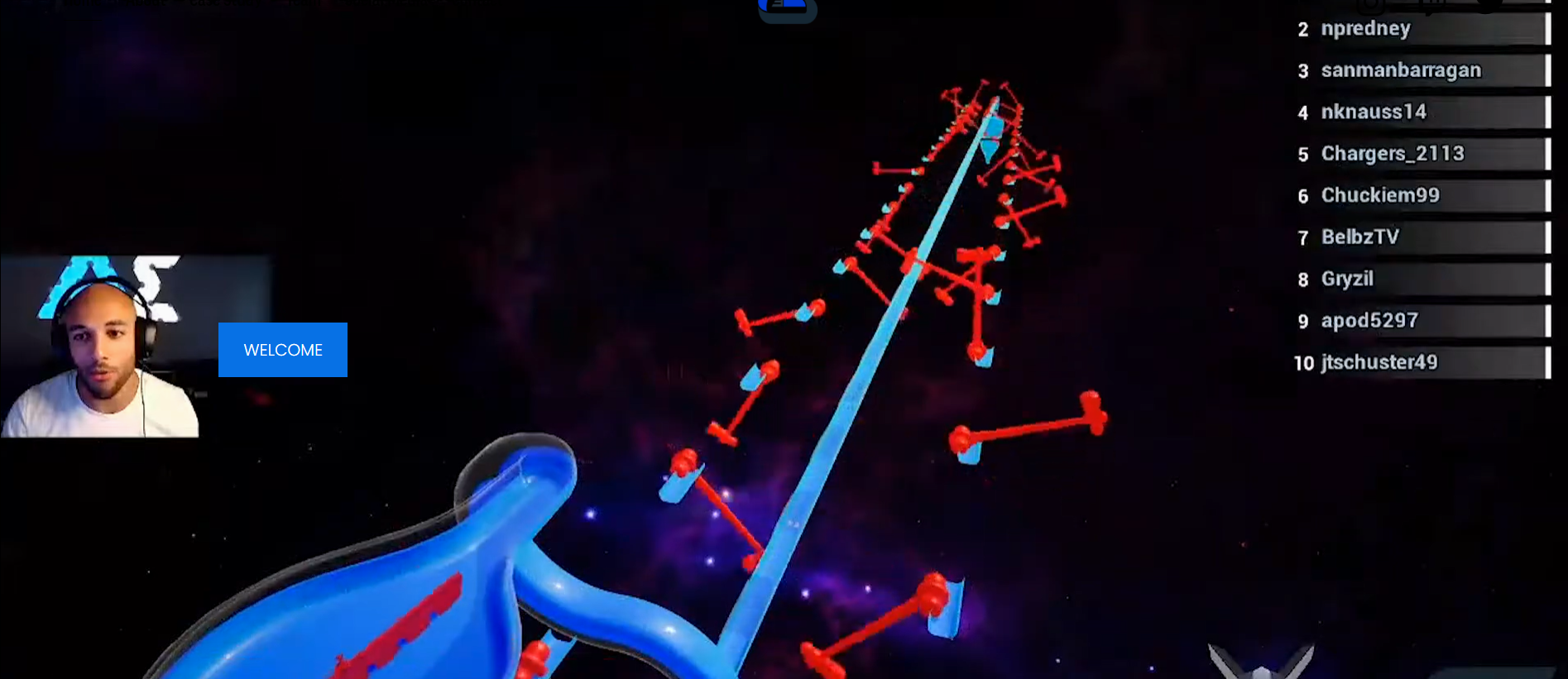Click the marker icon next to Chuckiem99
1568x679 pixels.
[x=1549, y=195]
